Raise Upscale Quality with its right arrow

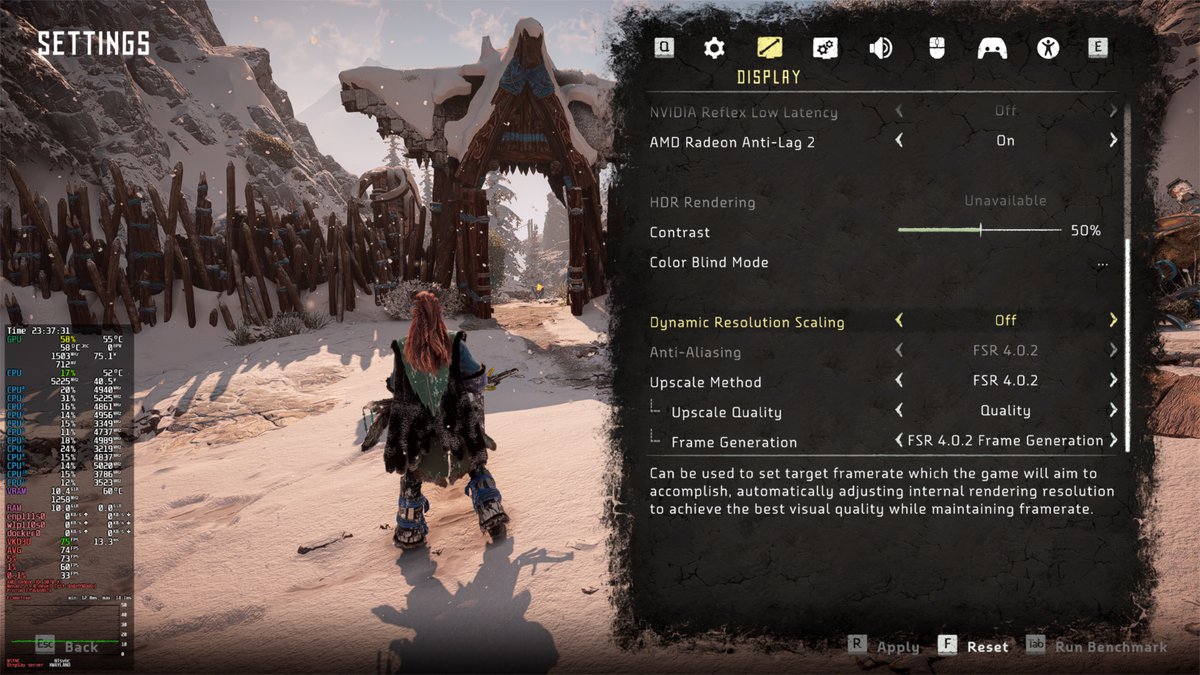tap(1113, 411)
